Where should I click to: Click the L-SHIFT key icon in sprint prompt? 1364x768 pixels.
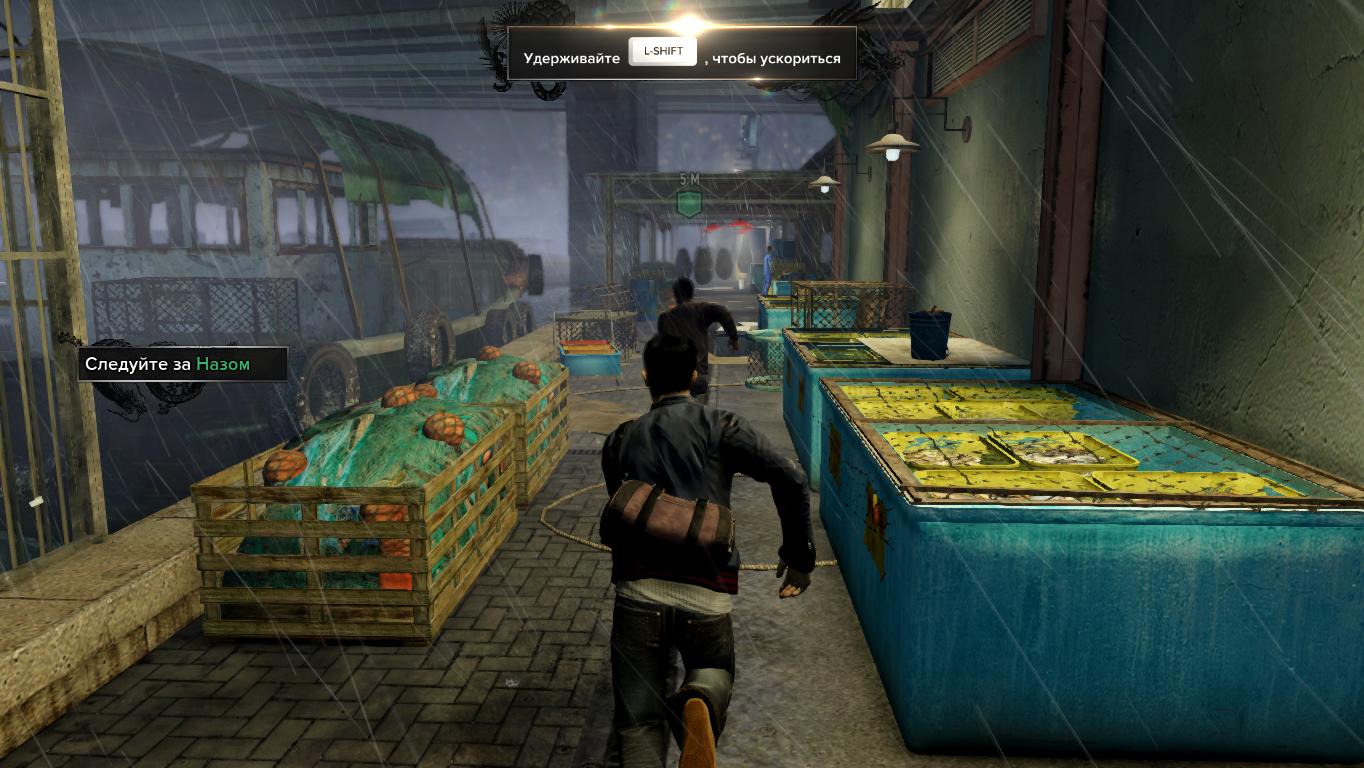tap(663, 51)
